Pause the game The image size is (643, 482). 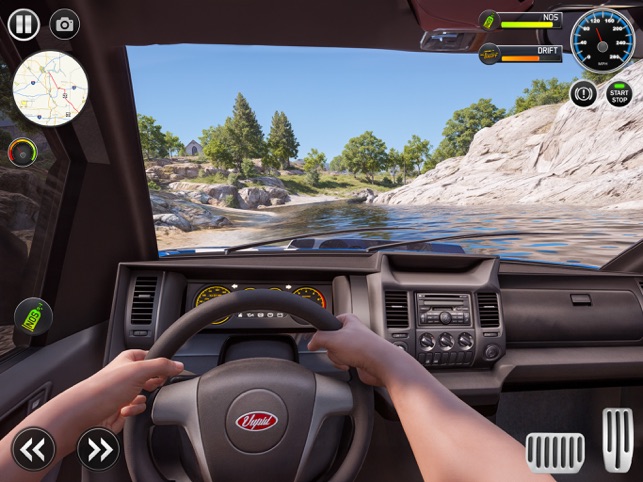tap(24, 24)
